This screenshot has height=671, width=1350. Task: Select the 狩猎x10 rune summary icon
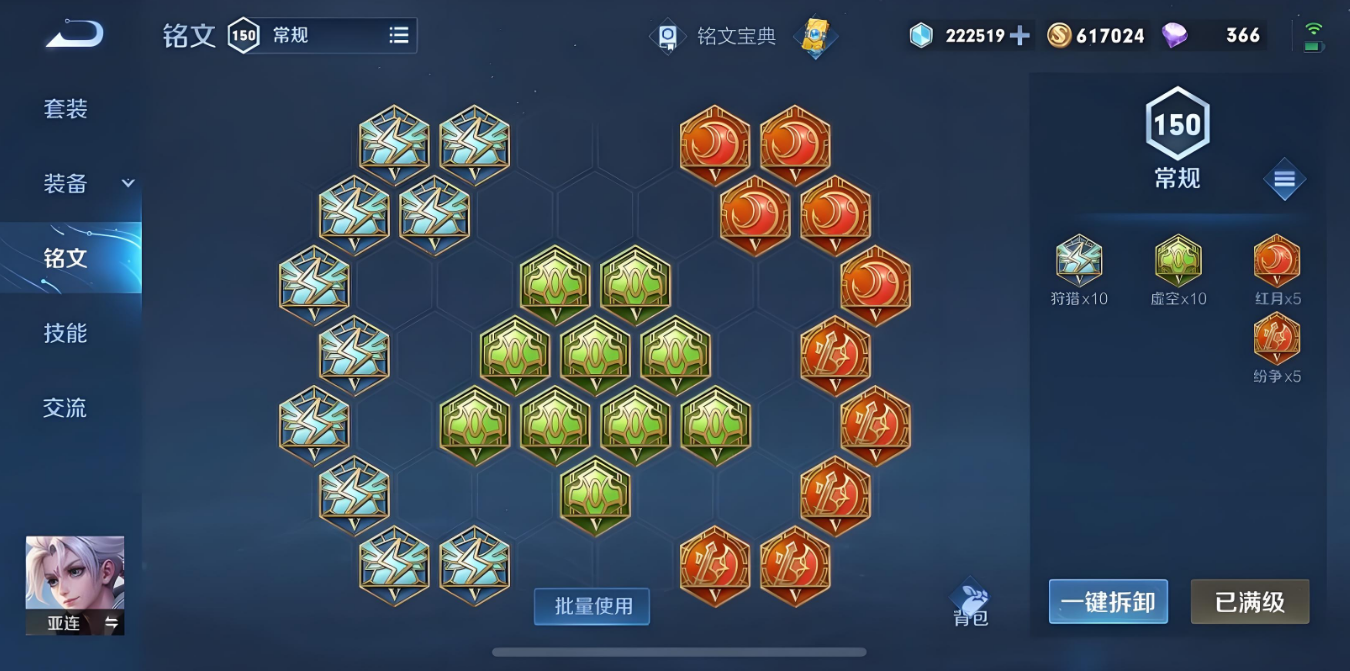pos(1079,262)
